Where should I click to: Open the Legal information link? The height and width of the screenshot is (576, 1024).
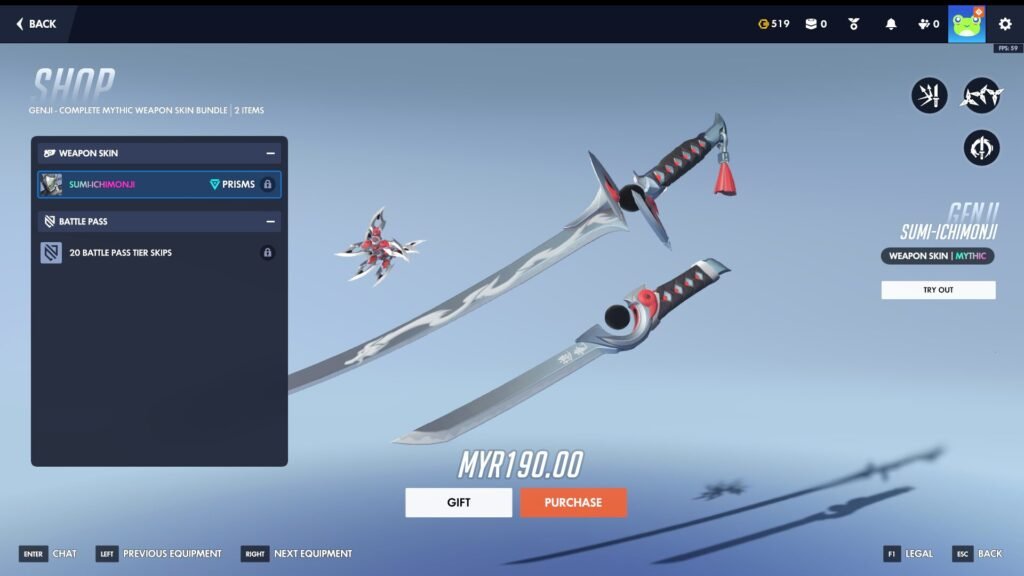pyautogui.click(x=908, y=553)
